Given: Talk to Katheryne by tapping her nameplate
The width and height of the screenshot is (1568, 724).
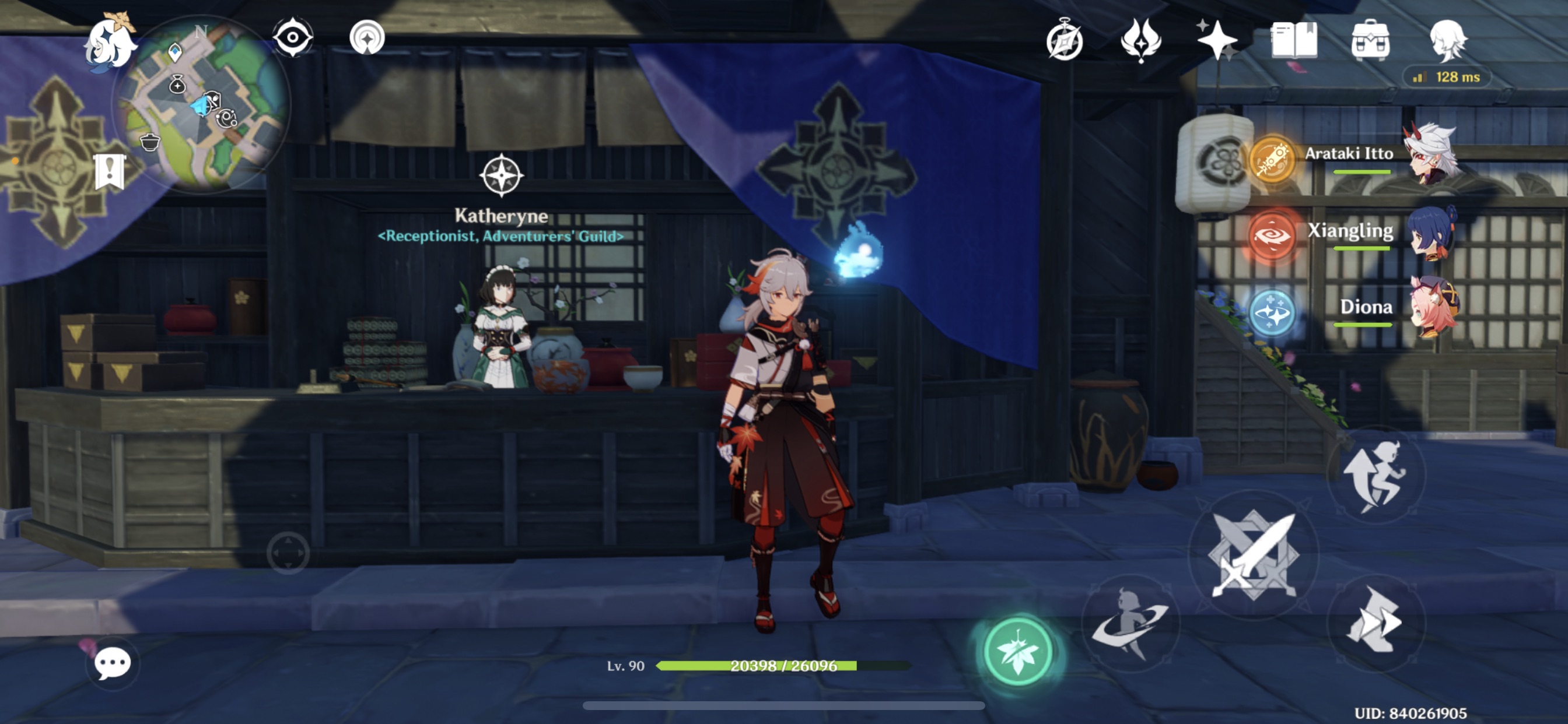Looking at the screenshot, I should [x=501, y=216].
